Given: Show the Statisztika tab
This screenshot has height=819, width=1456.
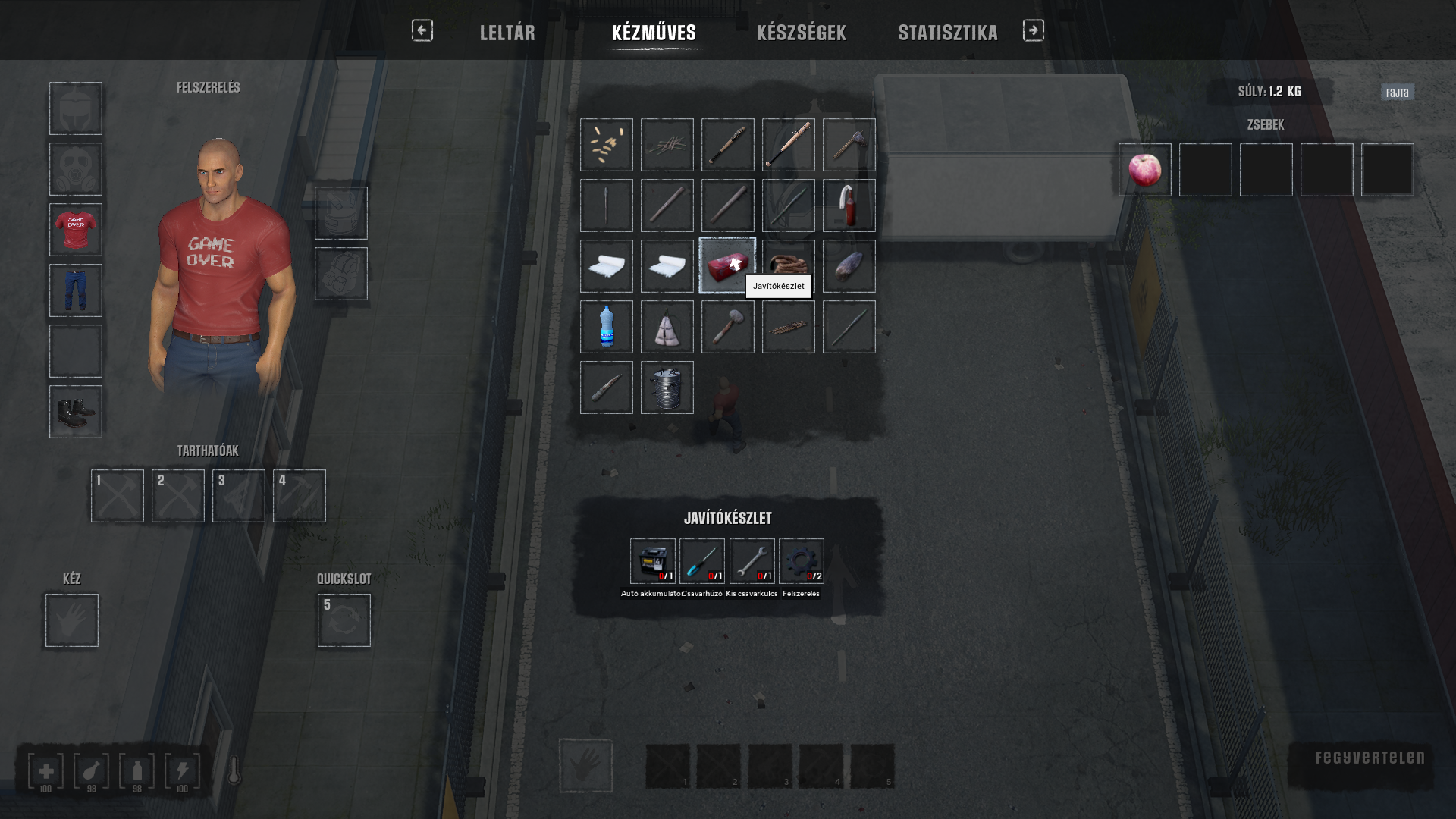Looking at the screenshot, I should (947, 33).
